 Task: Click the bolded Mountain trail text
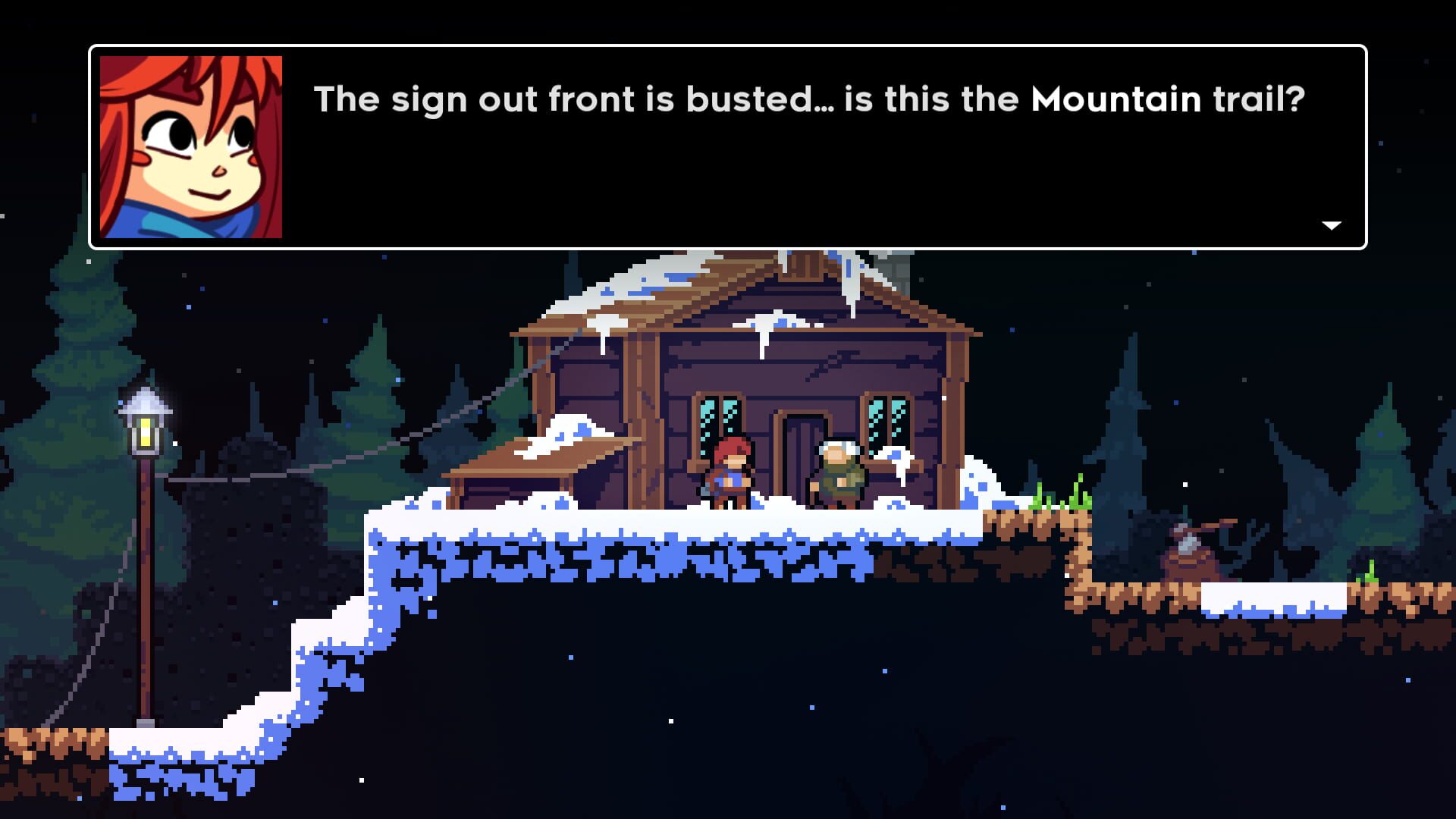pyautogui.click(x=1167, y=99)
